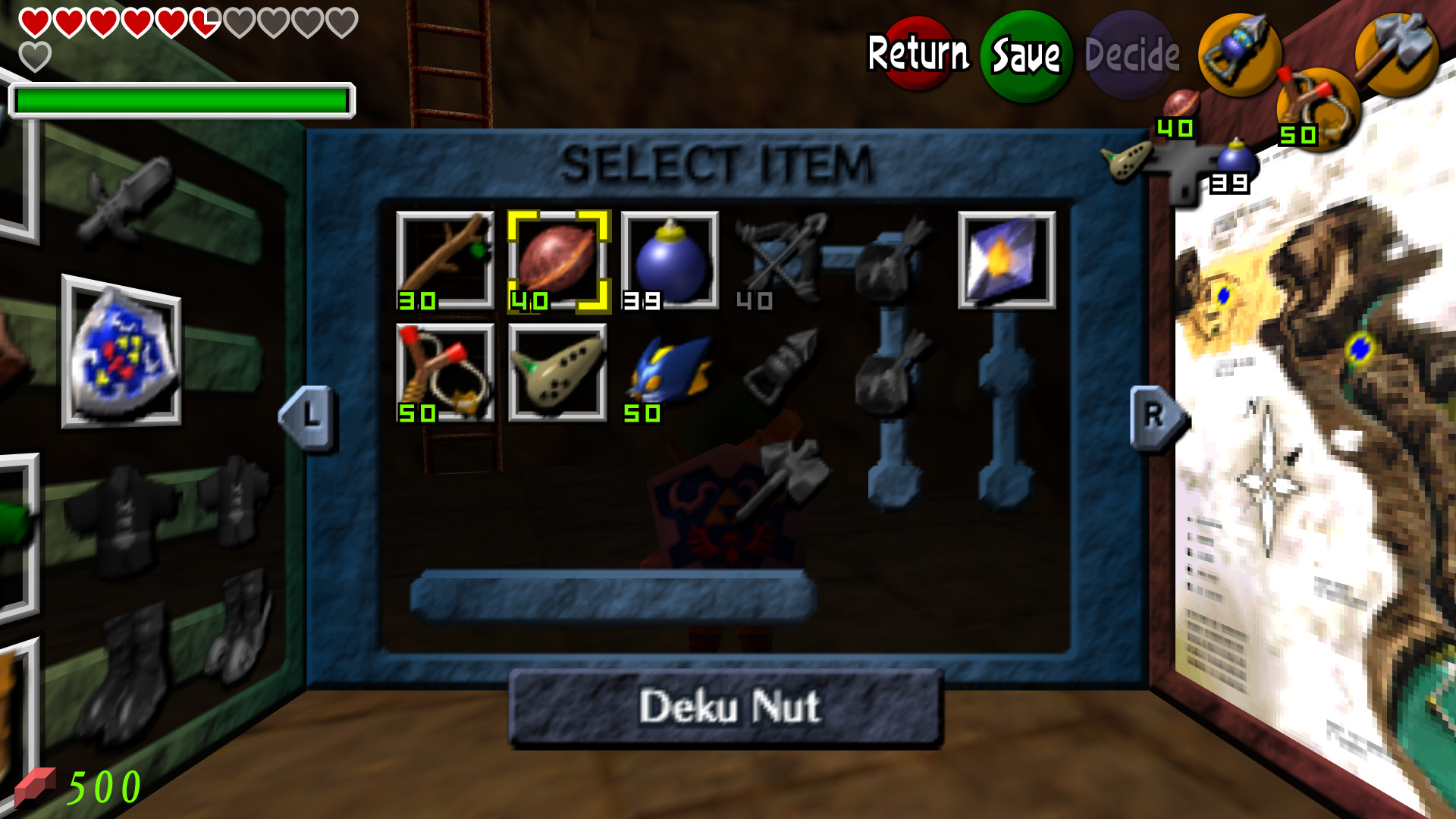Image resolution: width=1456 pixels, height=819 pixels.
Task: Click the green magic meter bar
Action: pyautogui.click(x=182, y=99)
